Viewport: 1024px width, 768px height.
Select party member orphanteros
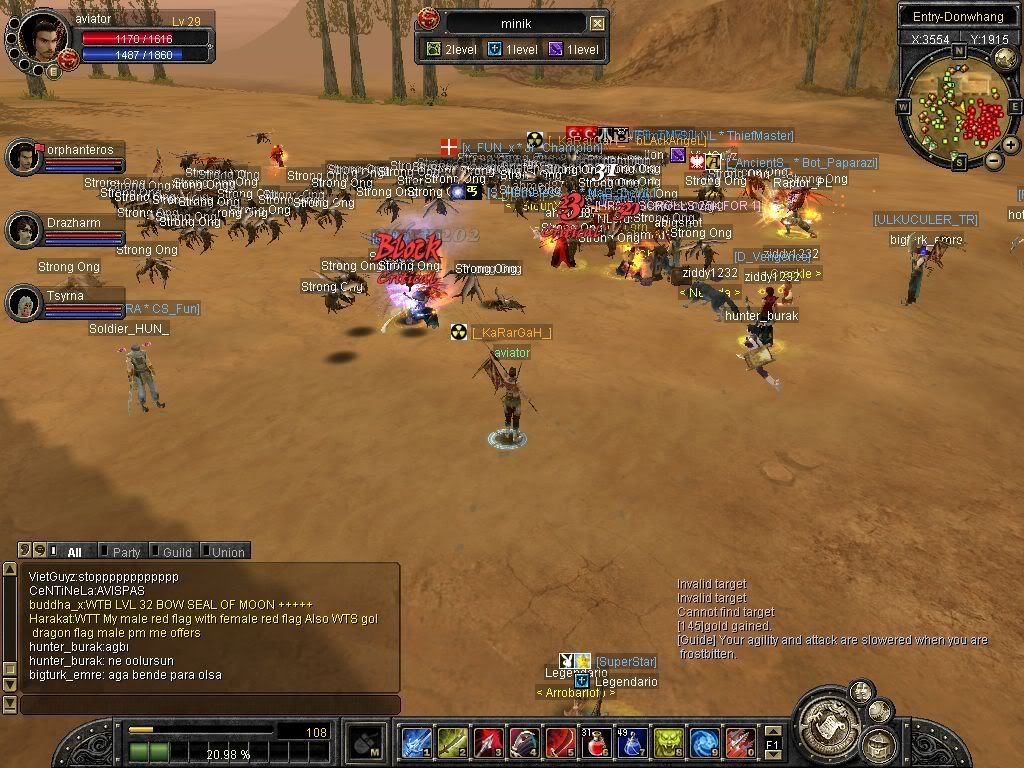pos(25,156)
